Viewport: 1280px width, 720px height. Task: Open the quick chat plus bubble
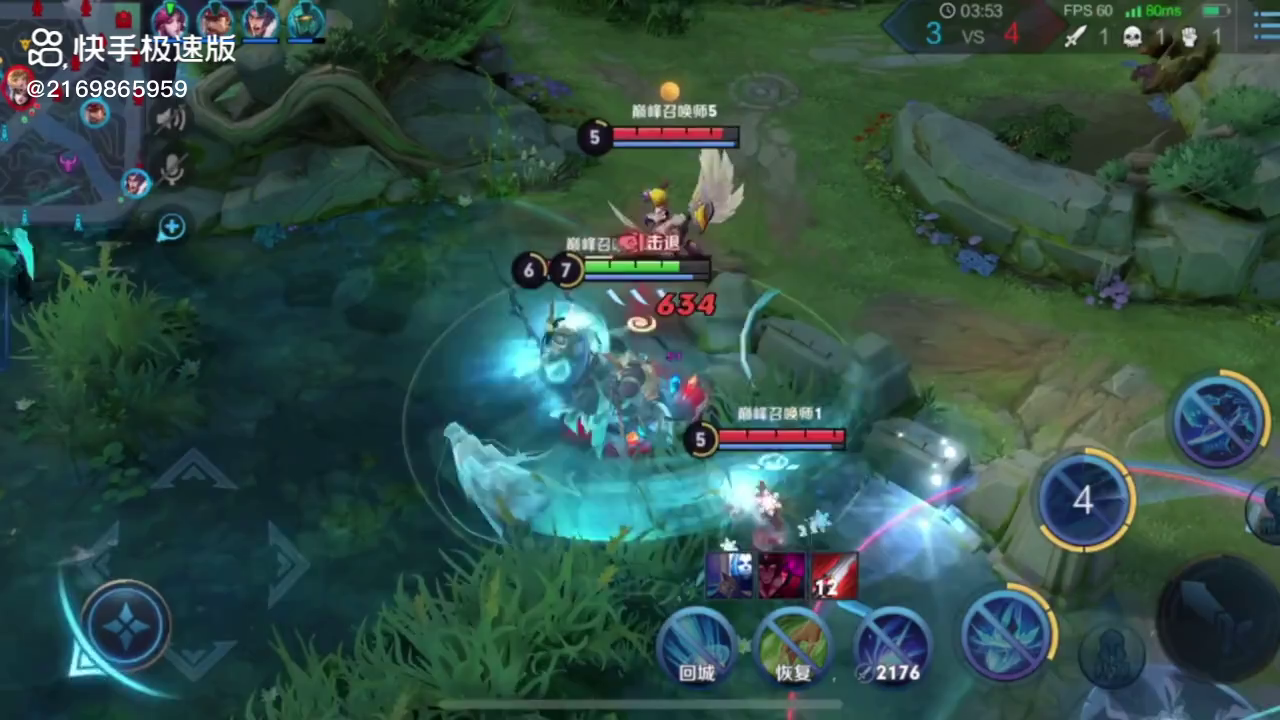[172, 227]
